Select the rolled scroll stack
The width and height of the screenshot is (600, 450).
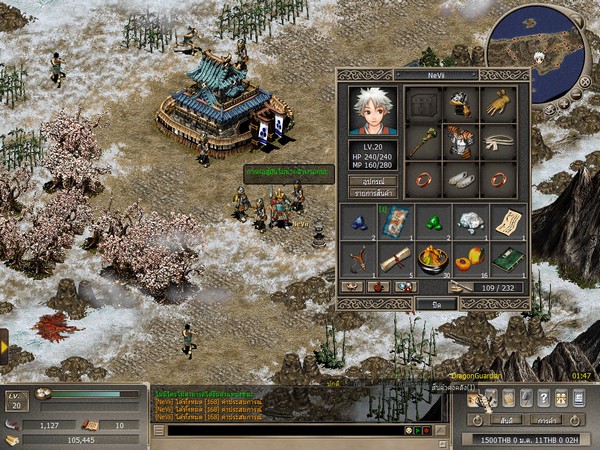(x=395, y=258)
